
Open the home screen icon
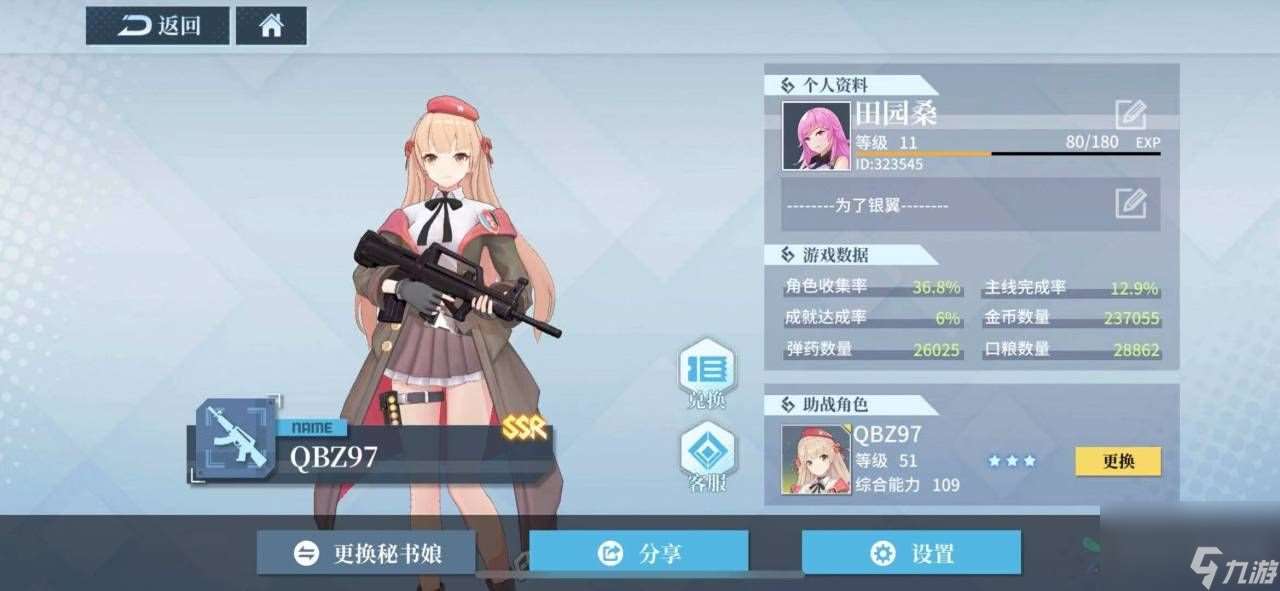point(271,26)
